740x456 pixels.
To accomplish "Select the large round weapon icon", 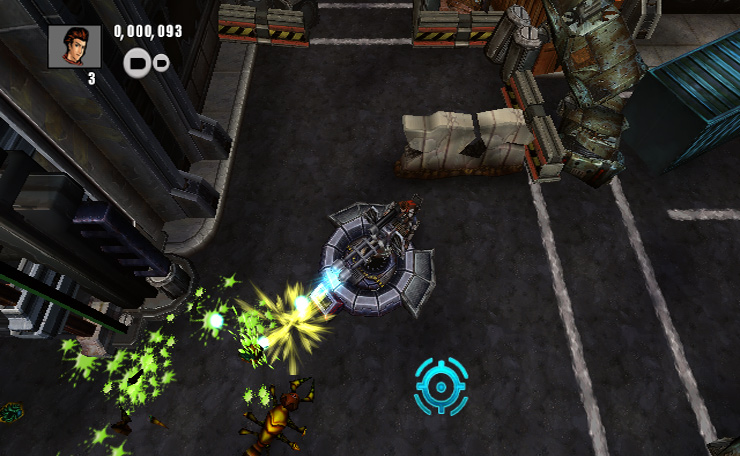I will pyautogui.click(x=137, y=63).
